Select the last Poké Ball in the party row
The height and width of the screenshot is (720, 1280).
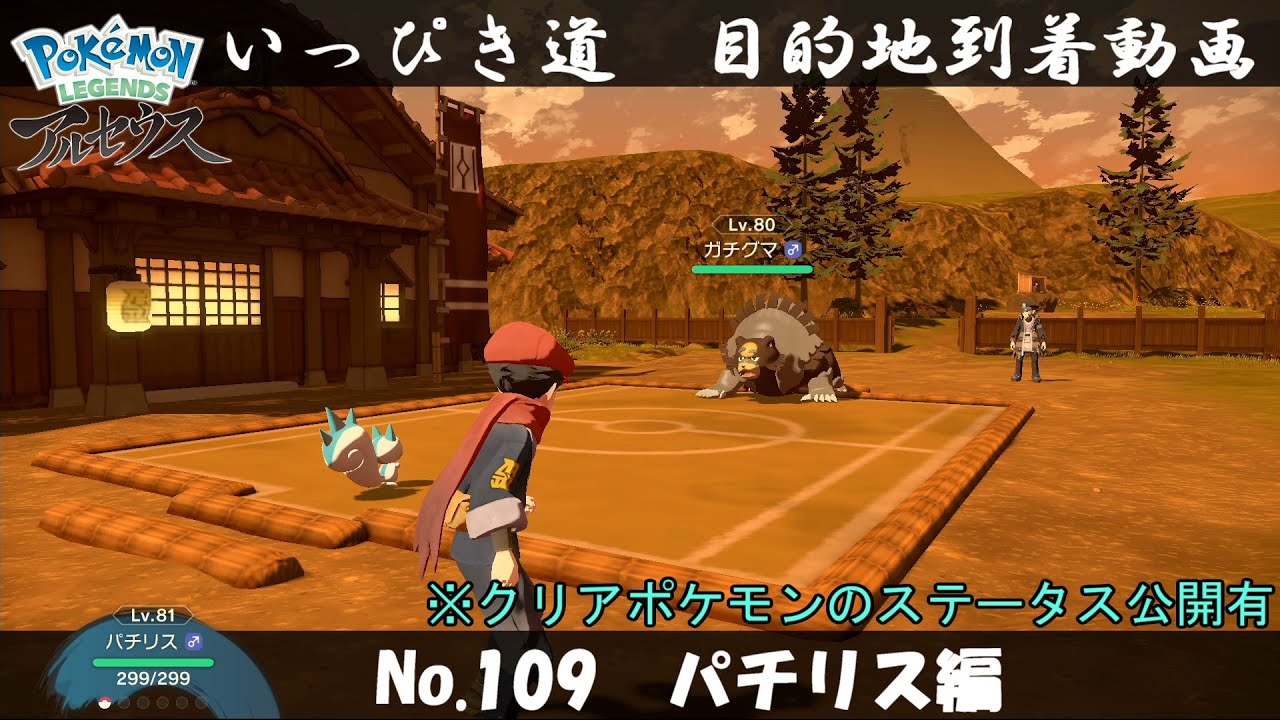(200, 702)
